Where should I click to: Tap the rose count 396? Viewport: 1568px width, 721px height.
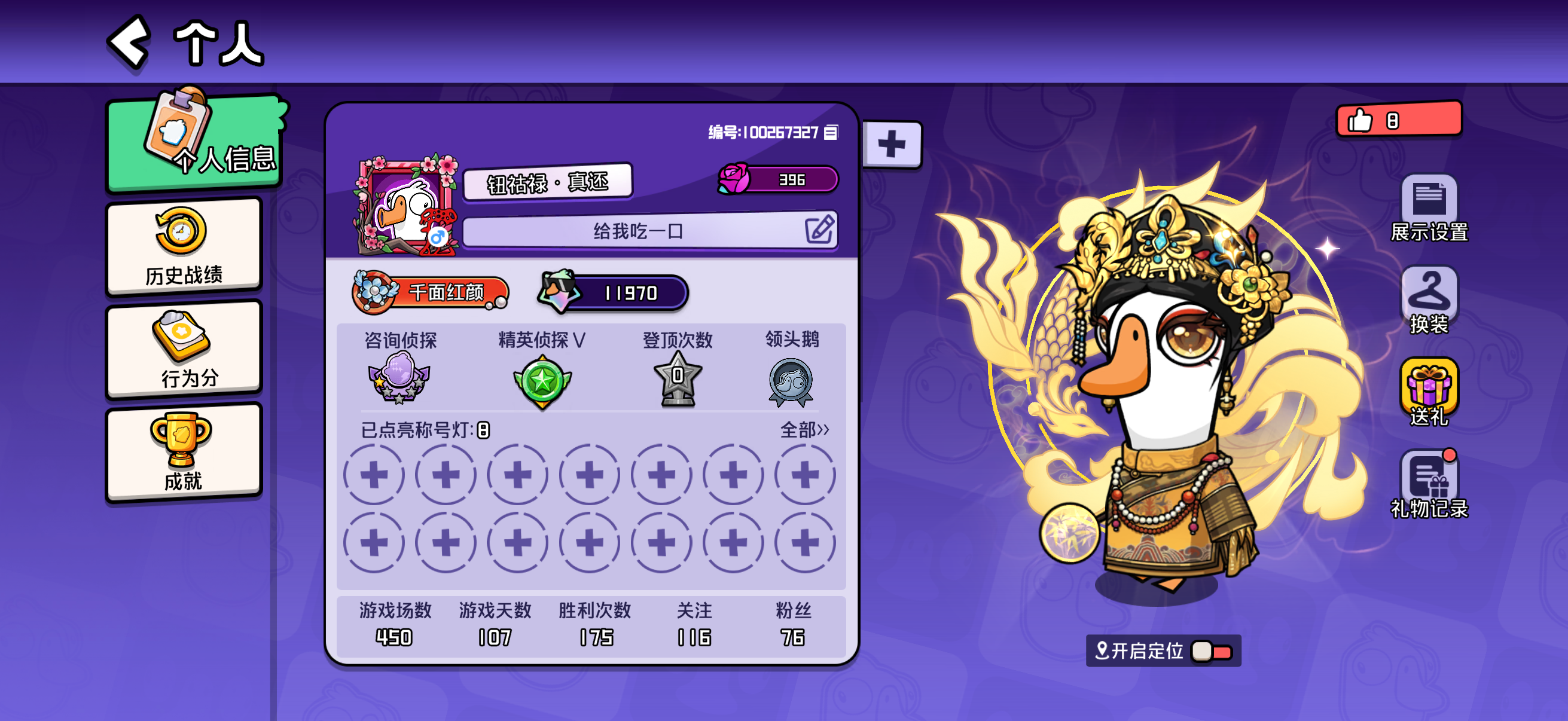(x=778, y=179)
